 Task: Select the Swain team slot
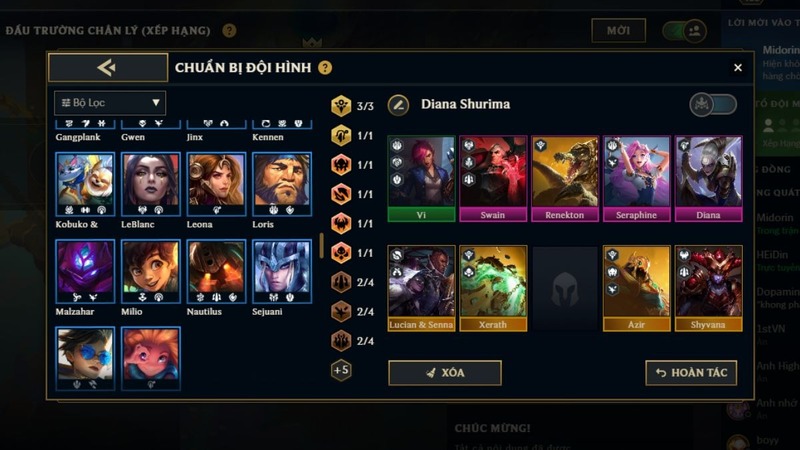(493, 178)
